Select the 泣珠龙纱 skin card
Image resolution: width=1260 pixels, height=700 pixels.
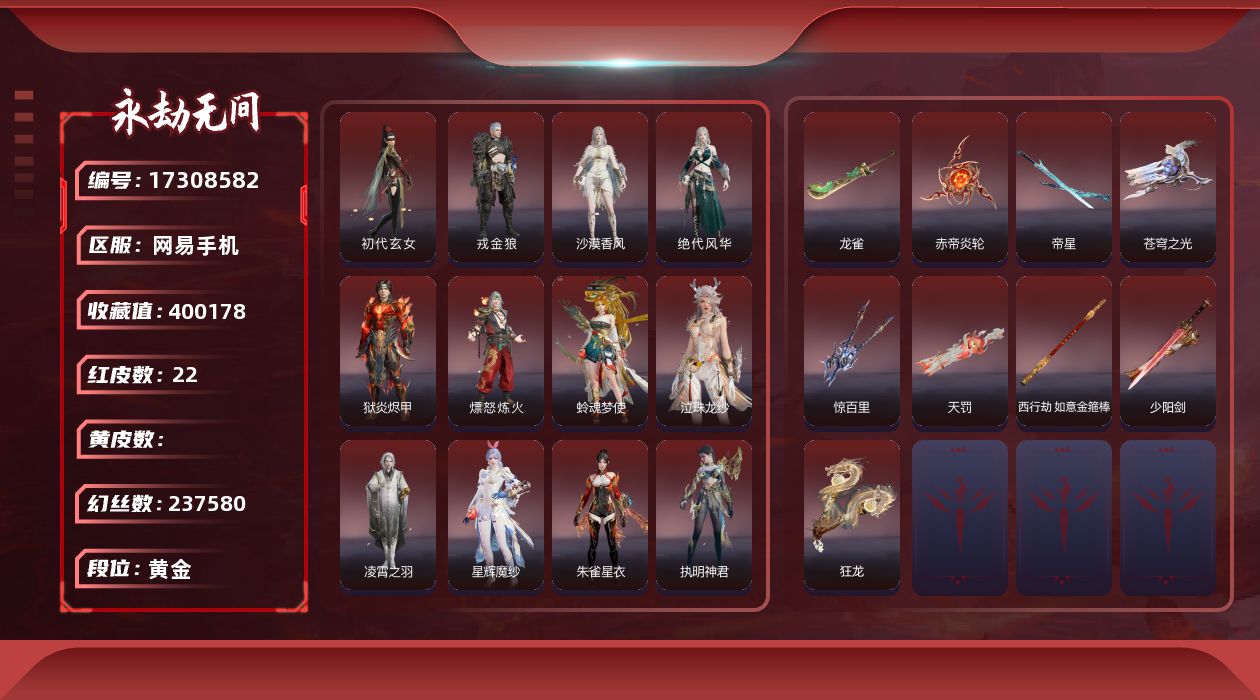(704, 351)
